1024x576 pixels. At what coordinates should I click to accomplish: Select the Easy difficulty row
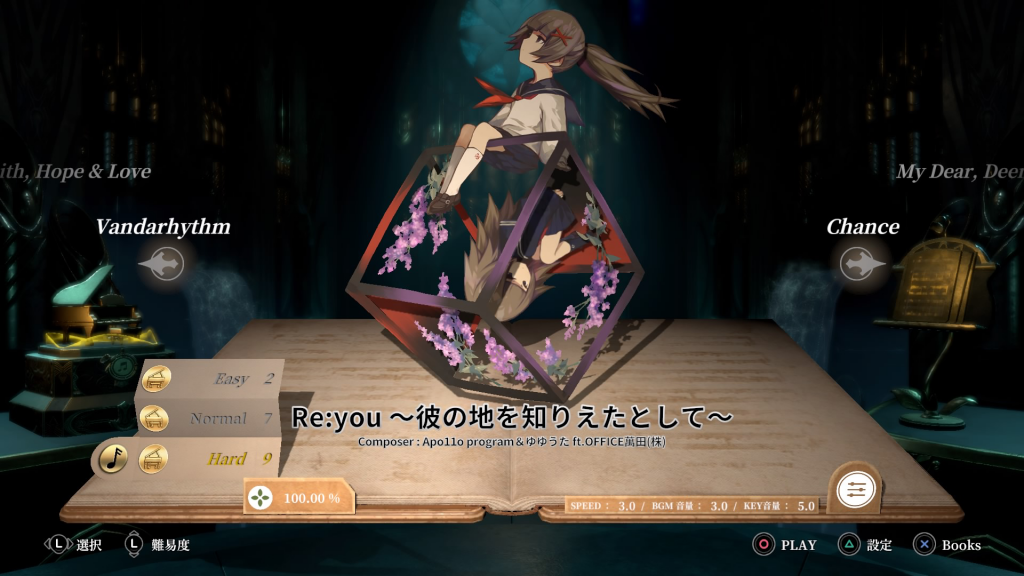(x=210, y=379)
